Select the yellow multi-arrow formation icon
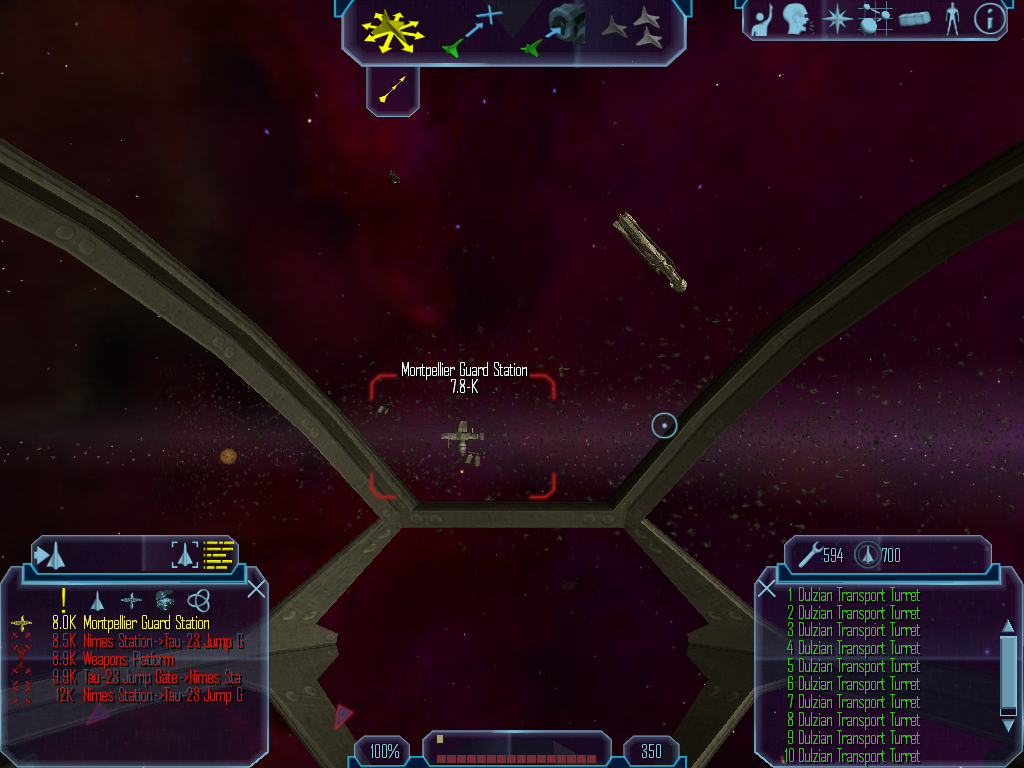 (x=393, y=29)
